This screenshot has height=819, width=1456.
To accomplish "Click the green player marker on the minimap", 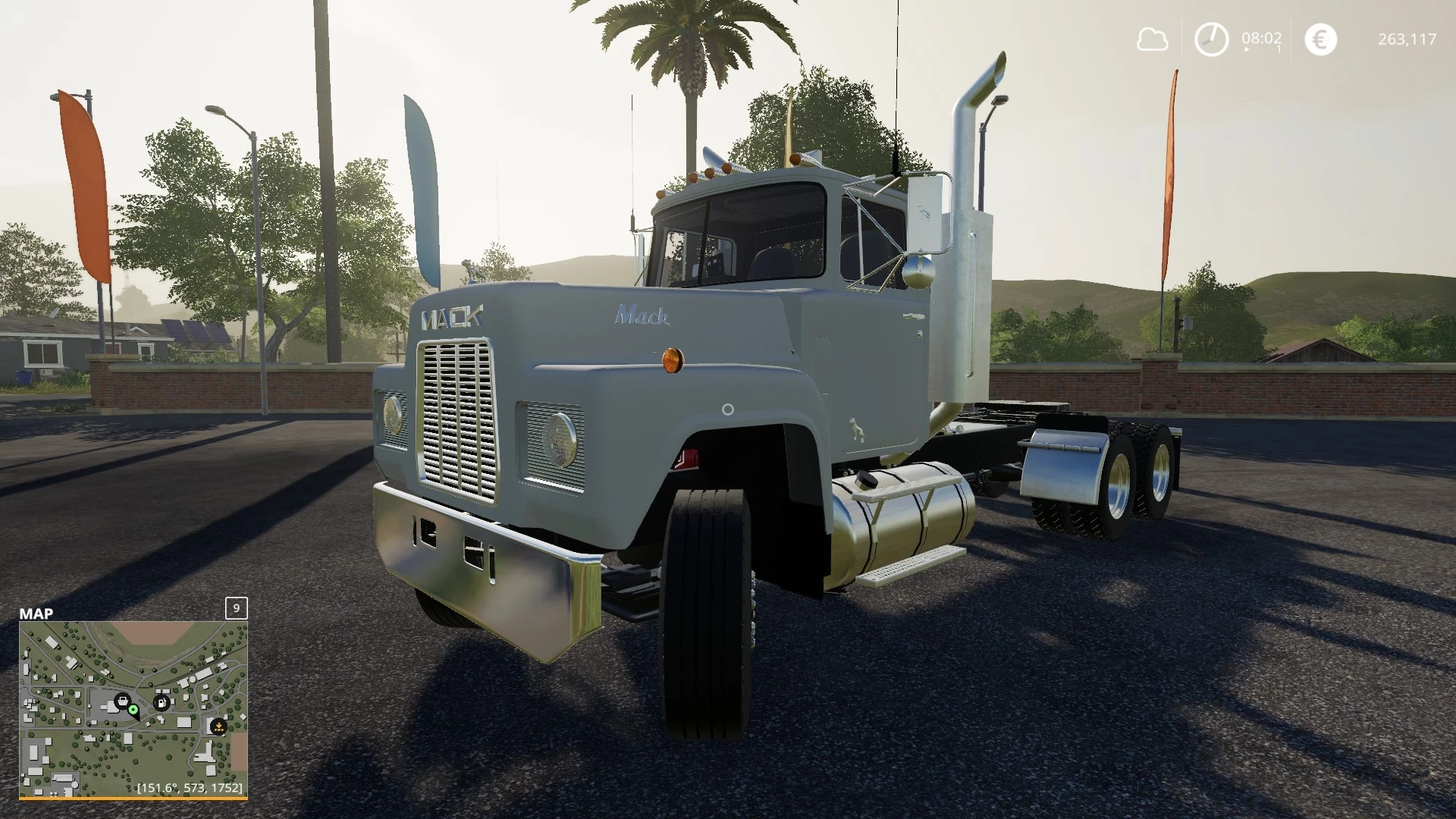I will click(133, 710).
